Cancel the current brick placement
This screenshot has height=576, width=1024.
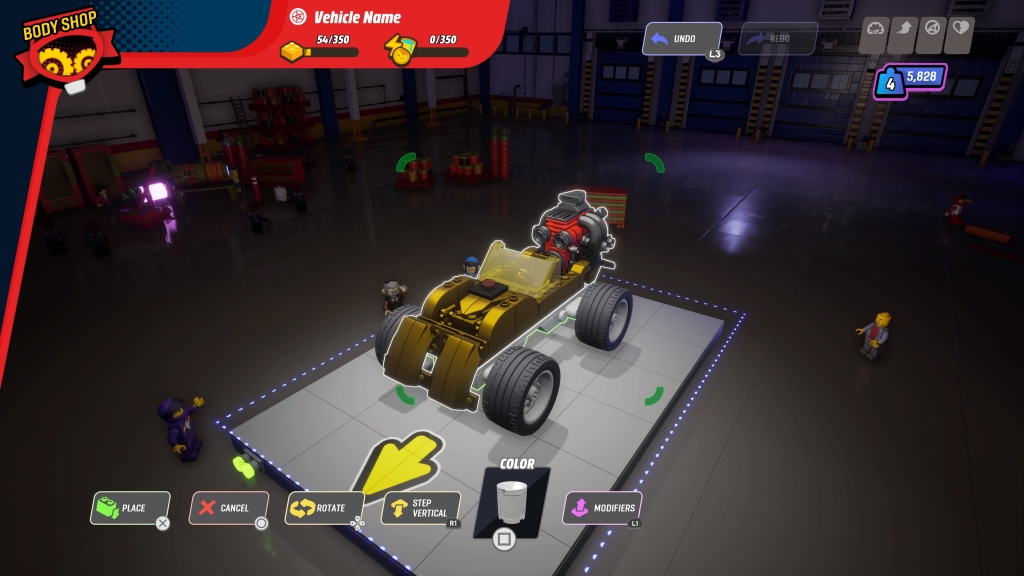click(229, 508)
